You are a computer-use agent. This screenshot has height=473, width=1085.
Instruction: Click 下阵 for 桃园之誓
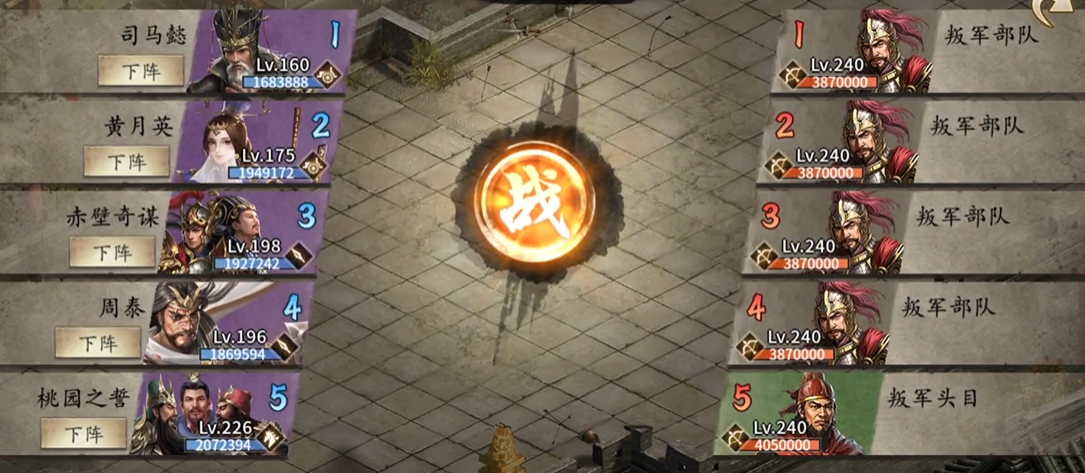tap(84, 434)
